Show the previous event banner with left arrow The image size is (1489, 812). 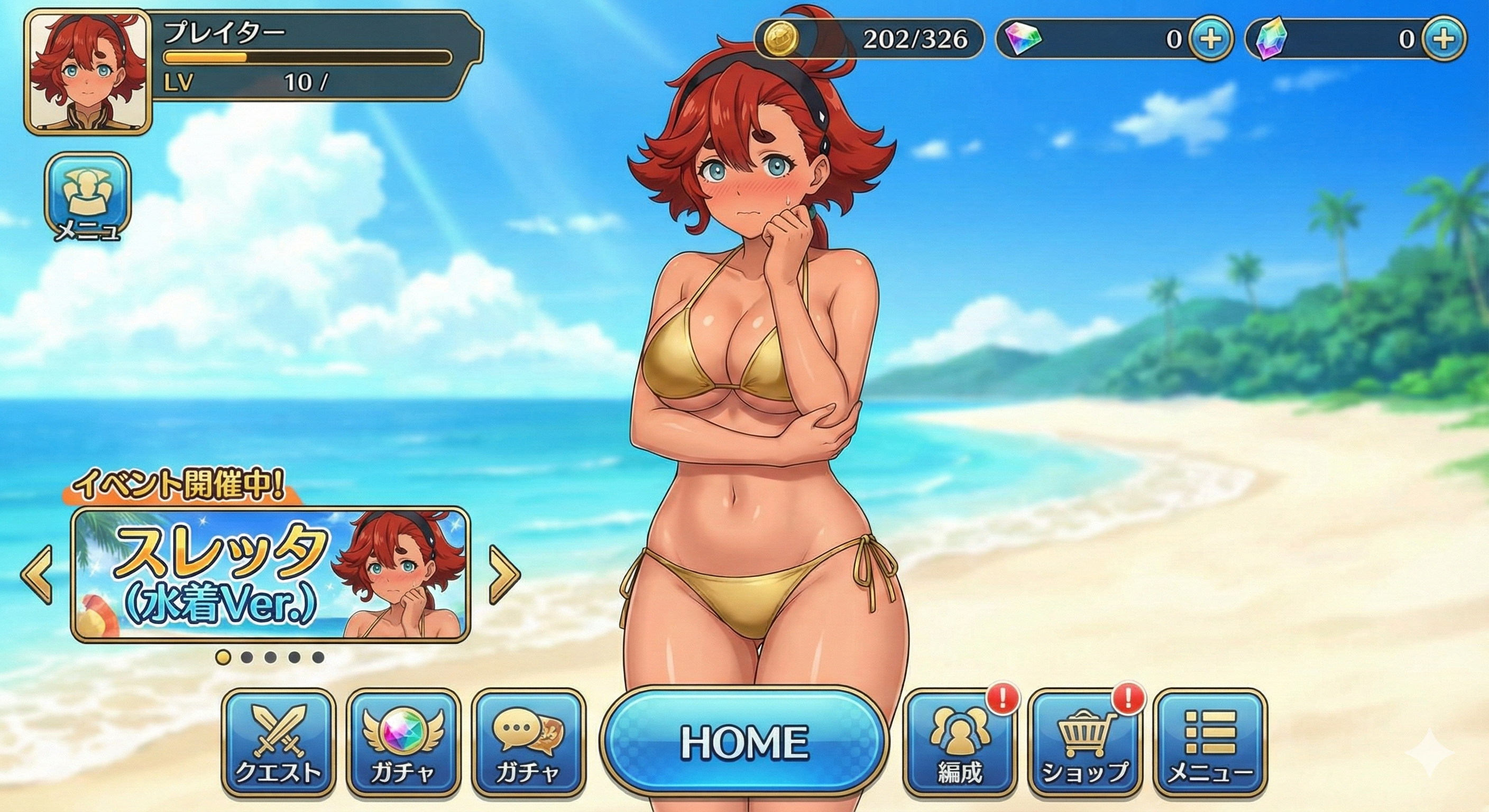click(x=38, y=575)
